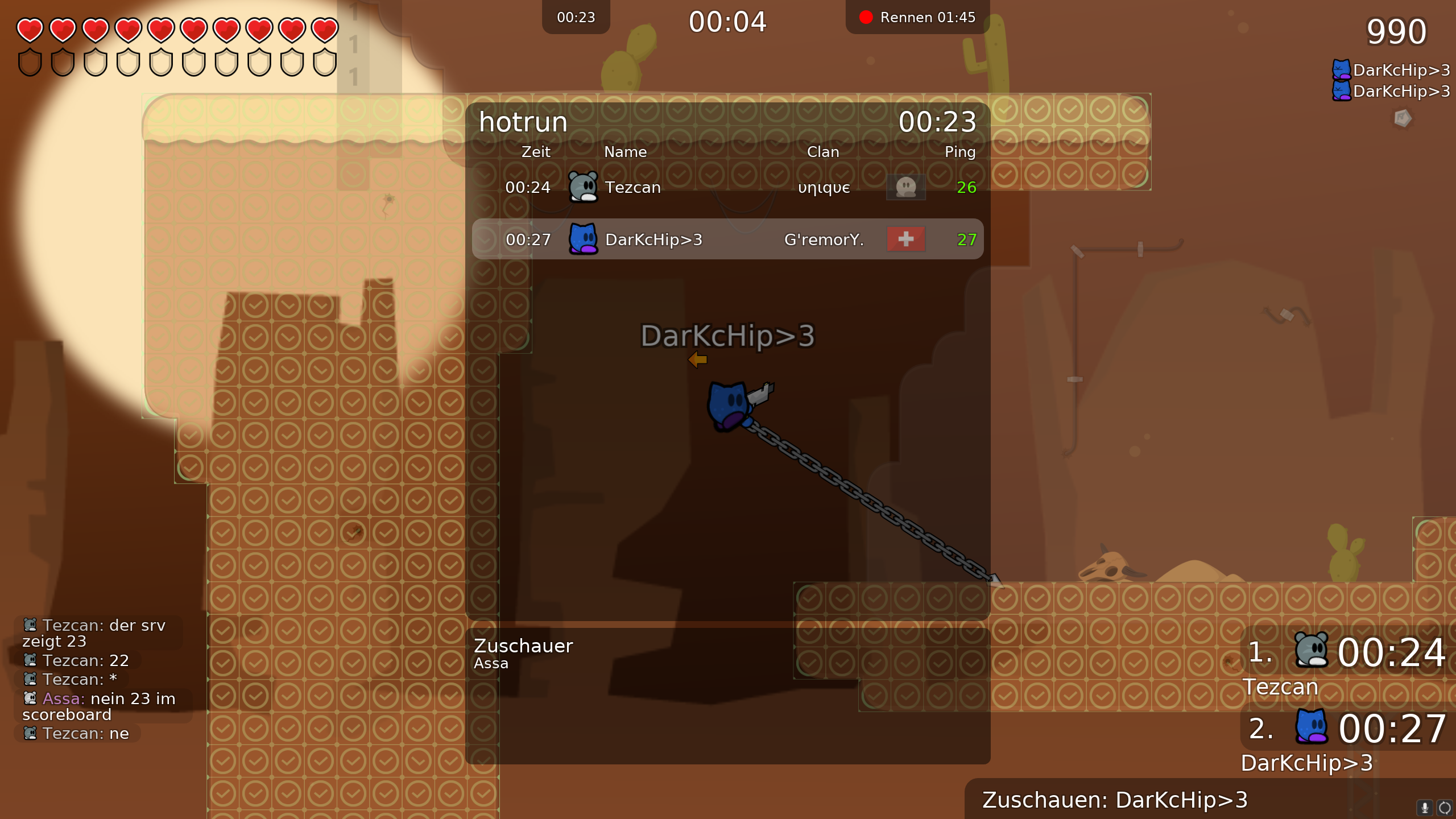Click the Swiss flag beside clan G'remorY.

905,239
